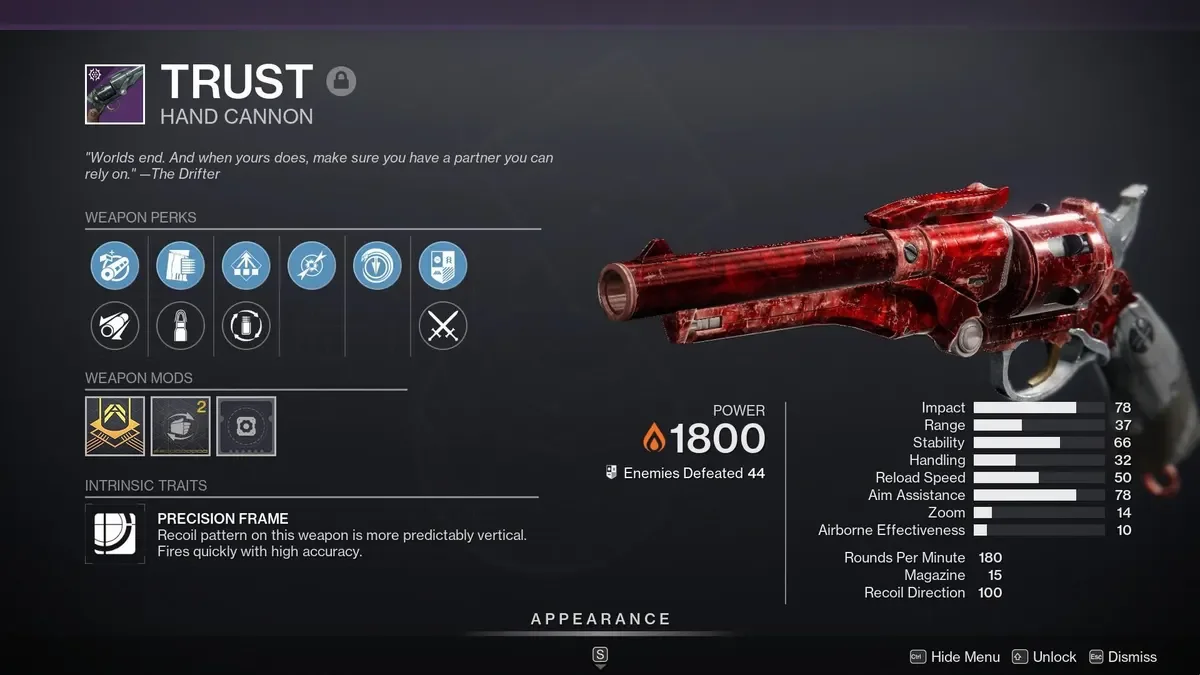This screenshot has width=1200, height=675.
Task: Choose the circular reload magazine perk
Action: click(x=246, y=326)
